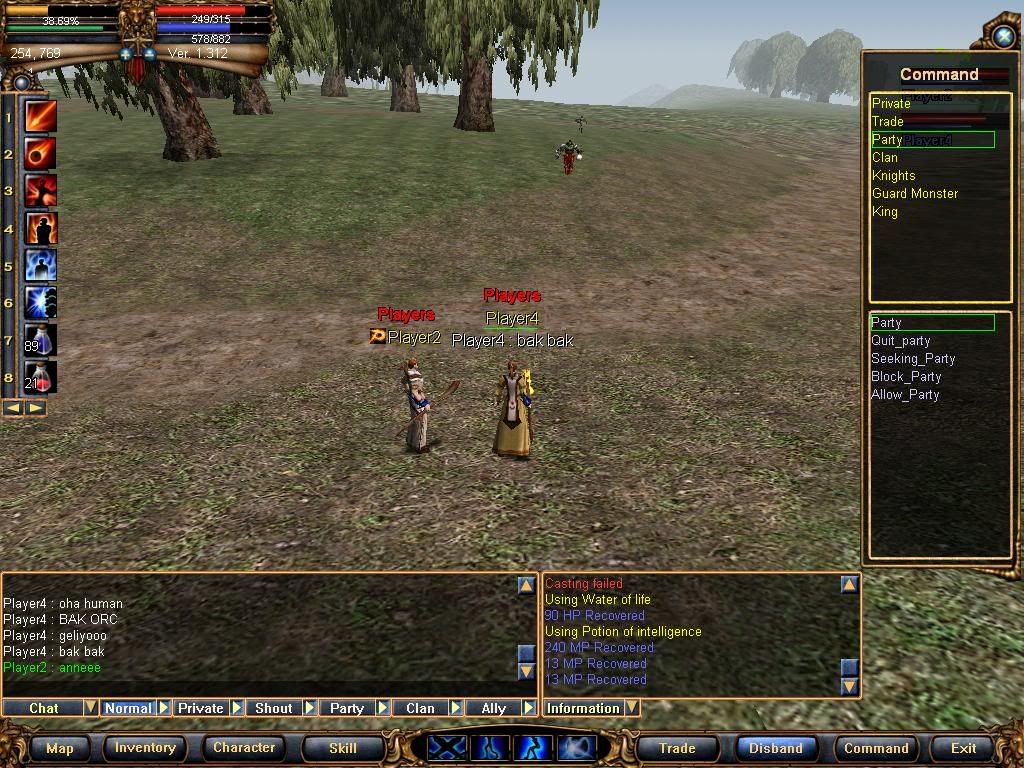Close the Command panel
This screenshot has width=1024, height=768.
point(1003,36)
